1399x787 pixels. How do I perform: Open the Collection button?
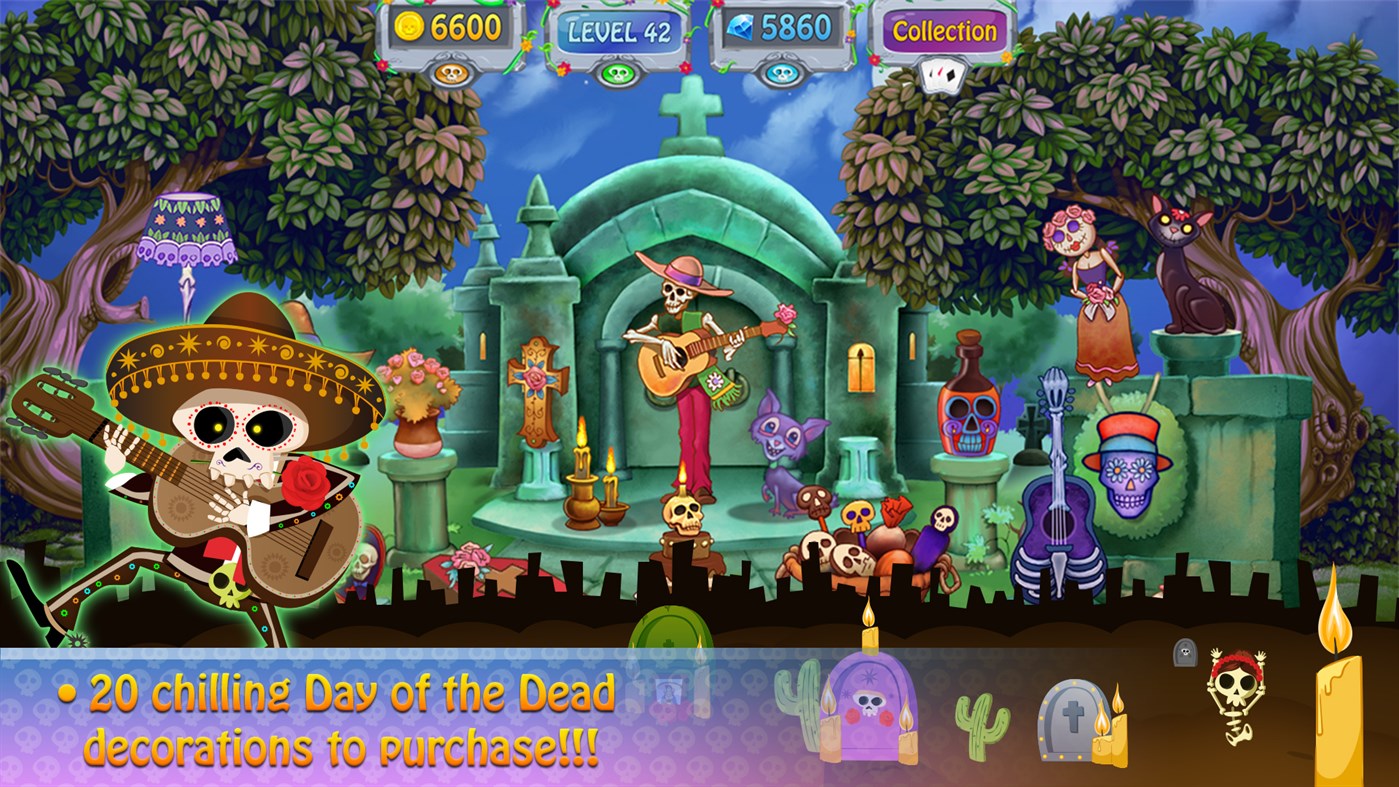[941, 31]
